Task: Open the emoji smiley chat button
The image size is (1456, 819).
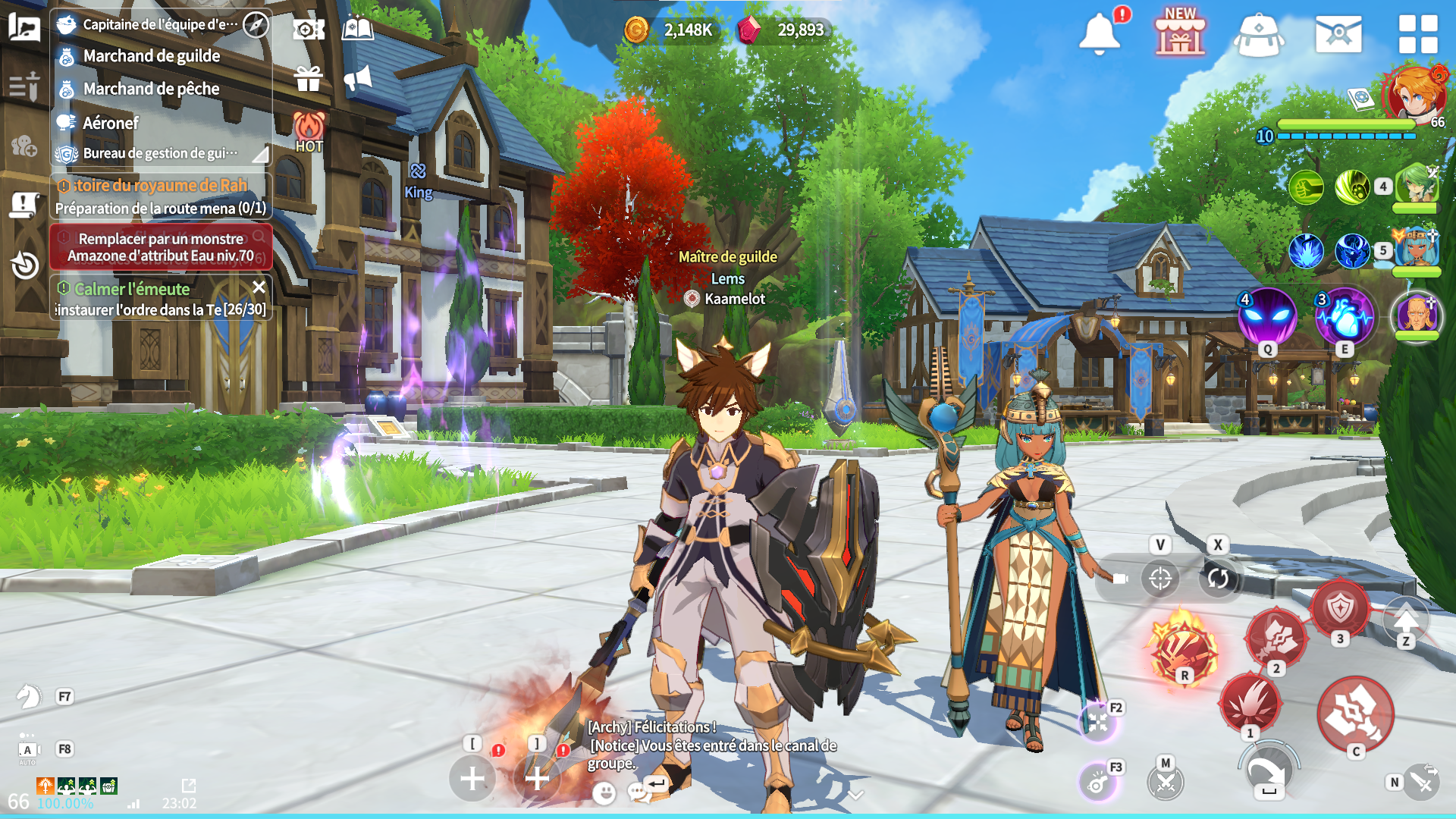Action: click(x=604, y=793)
